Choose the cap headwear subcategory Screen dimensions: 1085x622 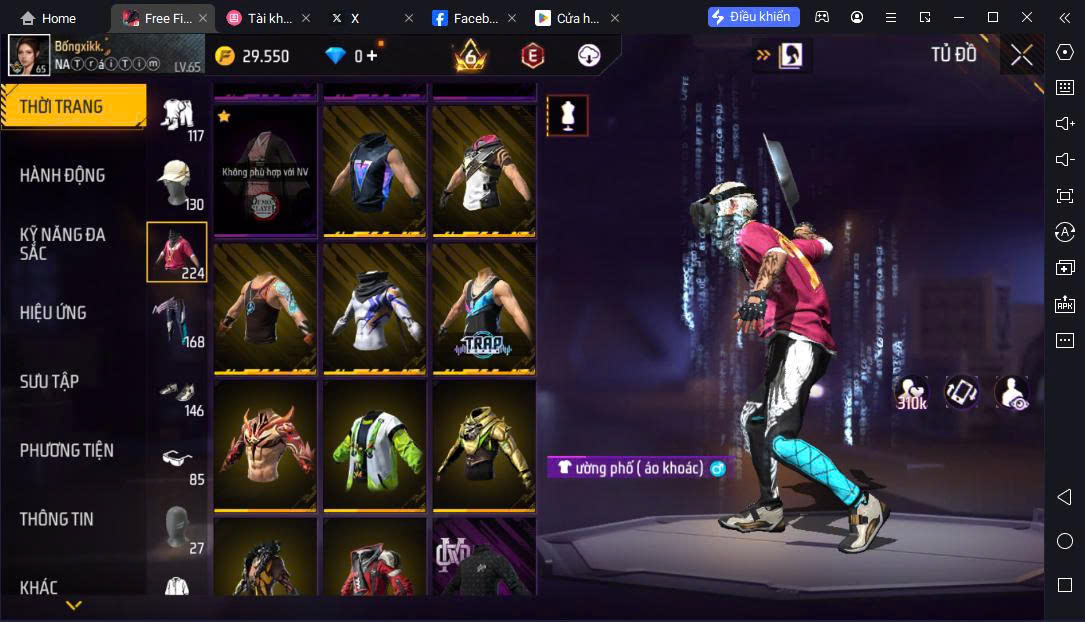point(177,180)
